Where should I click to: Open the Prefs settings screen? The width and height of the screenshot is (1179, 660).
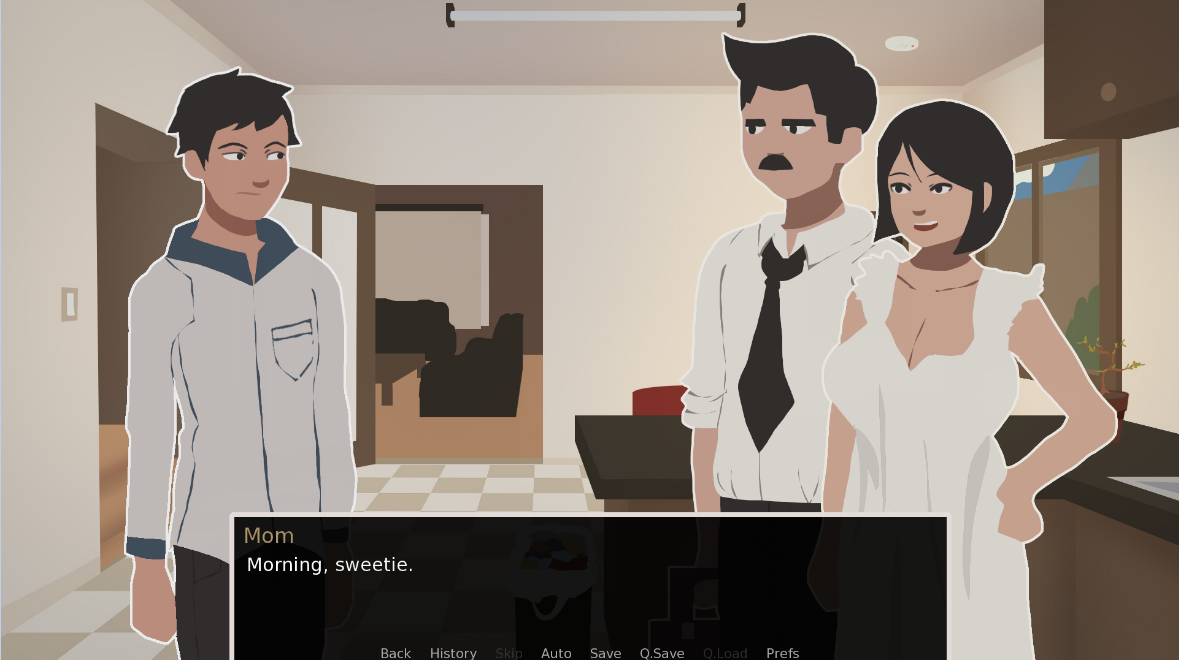tap(782, 653)
